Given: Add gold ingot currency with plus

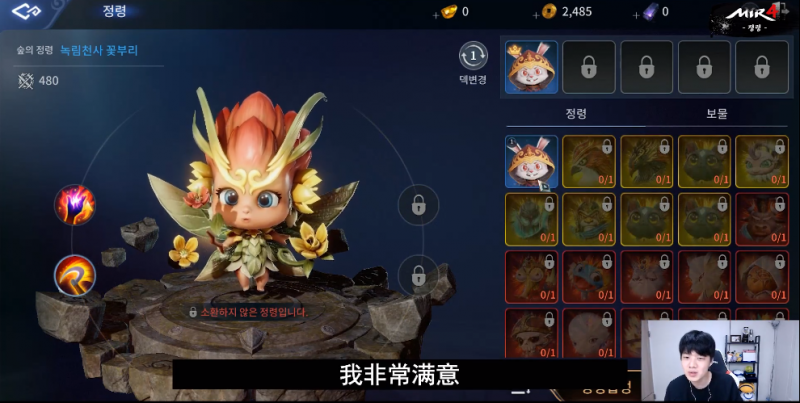Looking at the screenshot, I should (x=435, y=13).
